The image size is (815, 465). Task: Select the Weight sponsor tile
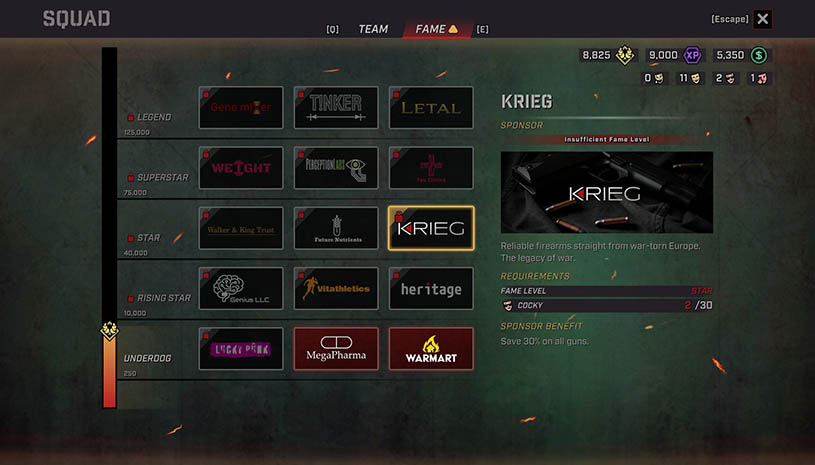pos(241,168)
